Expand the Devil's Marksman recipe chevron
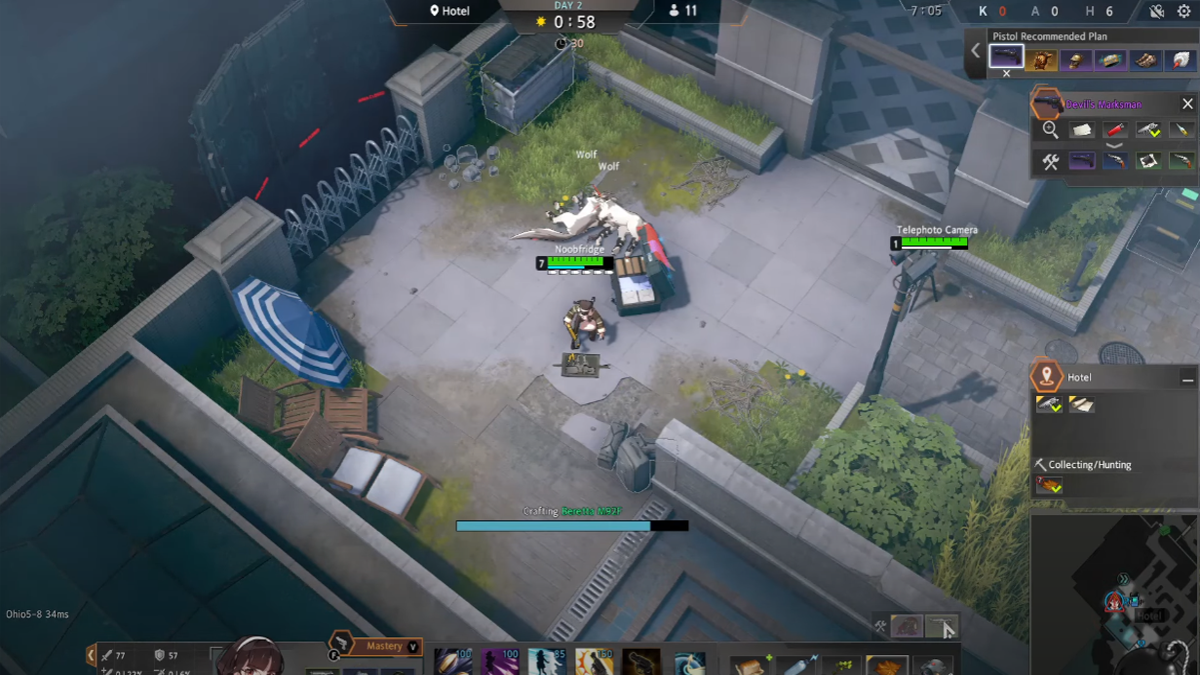Screen dimensions: 1200x675 point(1115,145)
